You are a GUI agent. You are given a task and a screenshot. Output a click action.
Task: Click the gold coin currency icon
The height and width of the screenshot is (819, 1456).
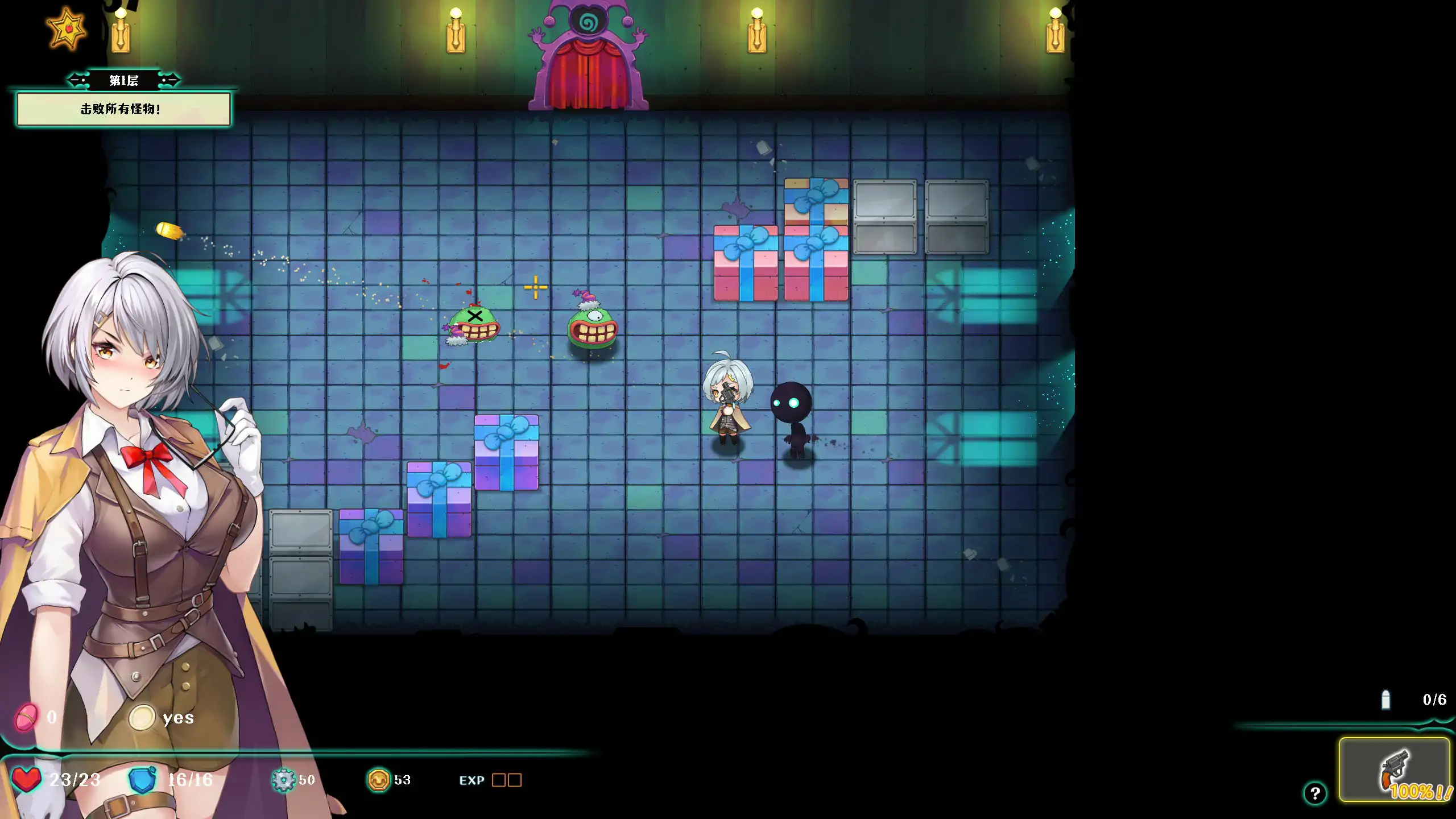pyautogui.click(x=378, y=780)
